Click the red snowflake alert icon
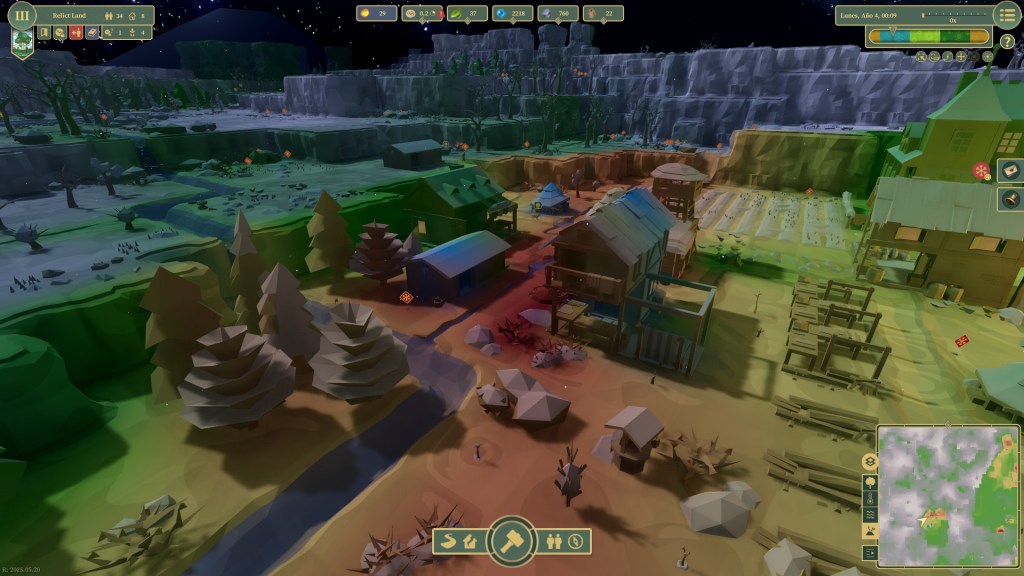Image resolution: width=1024 pixels, height=576 pixels. 981,171
